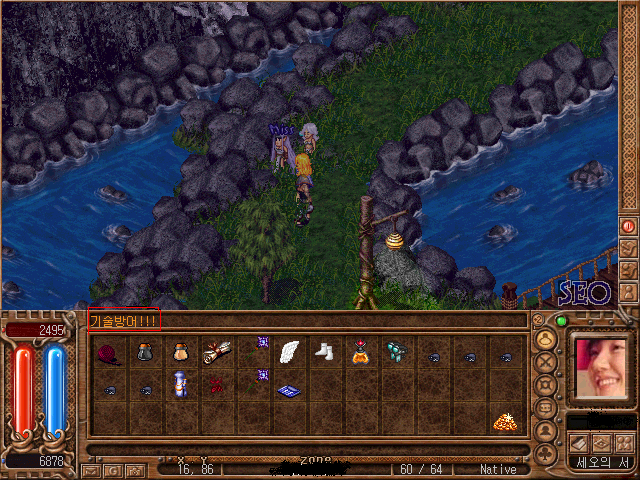Image resolution: width=640 pixels, height=480 pixels.
Task: Pick the teal ore cluster item
Action: tap(396, 350)
